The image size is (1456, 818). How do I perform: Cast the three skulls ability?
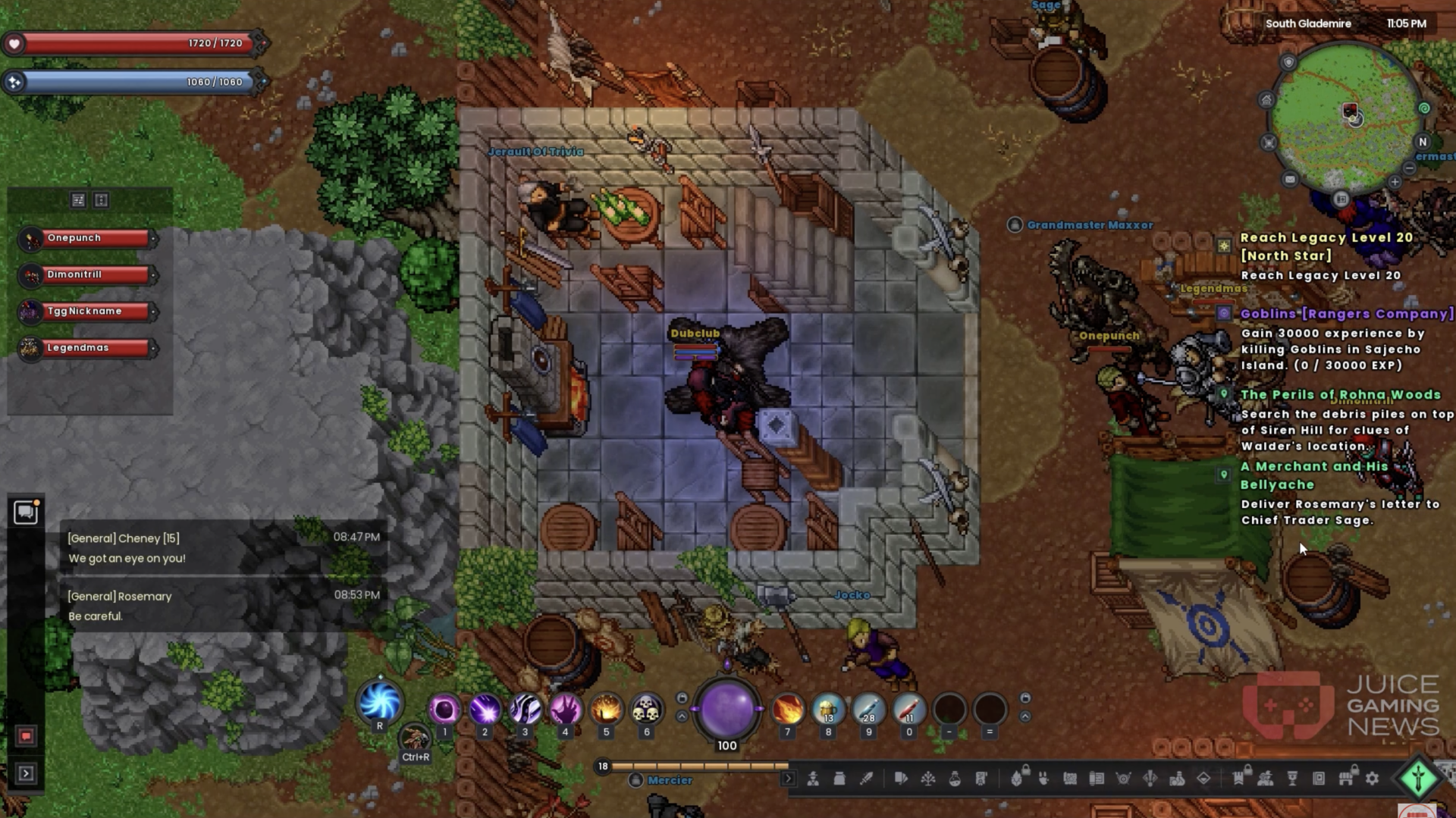646,710
